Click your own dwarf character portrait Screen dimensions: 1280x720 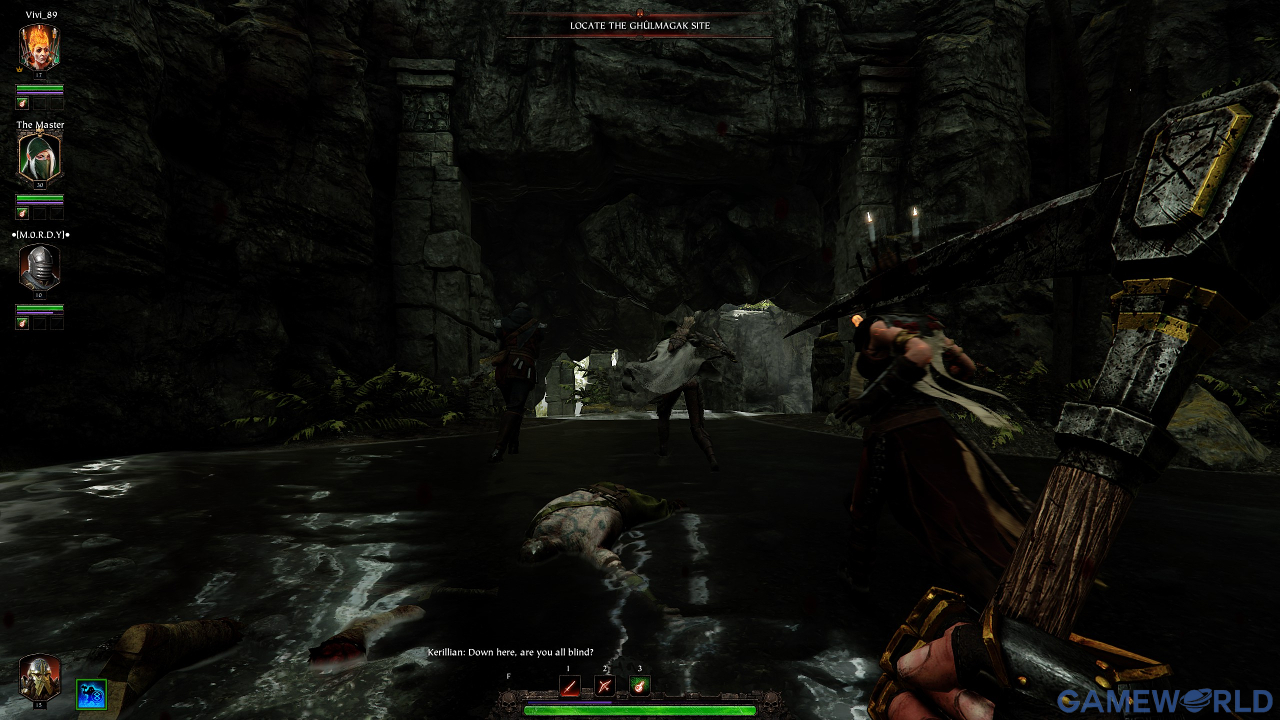click(40, 678)
